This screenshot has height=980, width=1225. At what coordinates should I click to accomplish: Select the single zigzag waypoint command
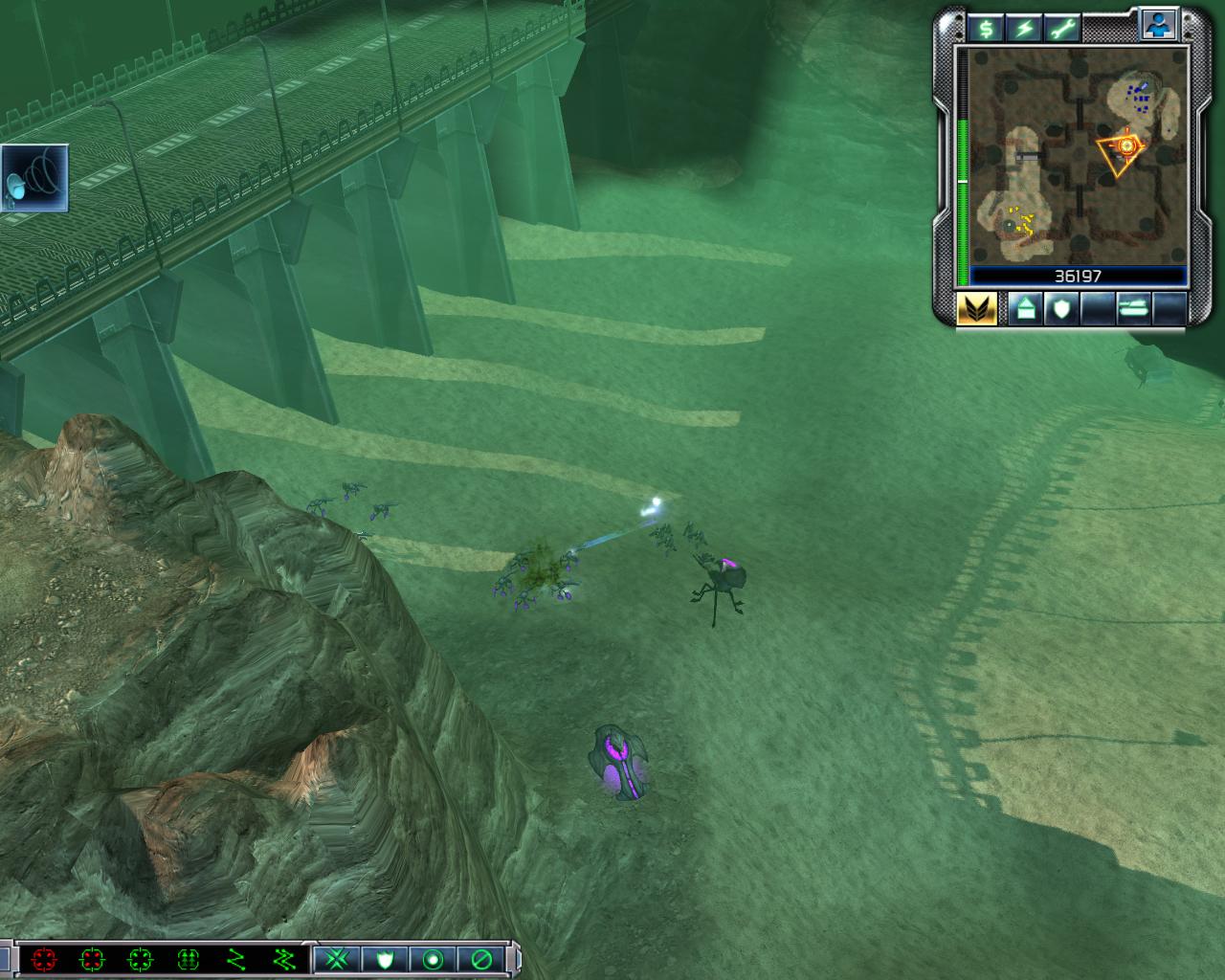pos(235,959)
